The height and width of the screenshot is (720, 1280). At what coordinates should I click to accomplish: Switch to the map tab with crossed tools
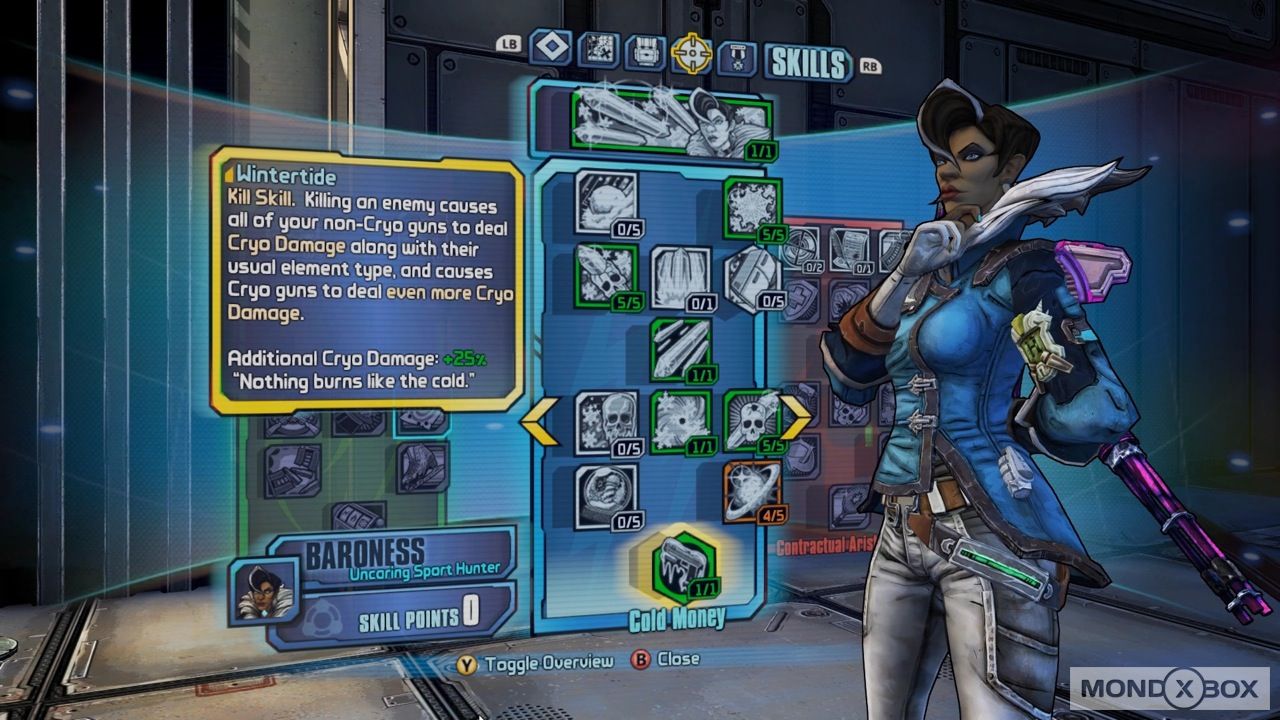[x=598, y=51]
